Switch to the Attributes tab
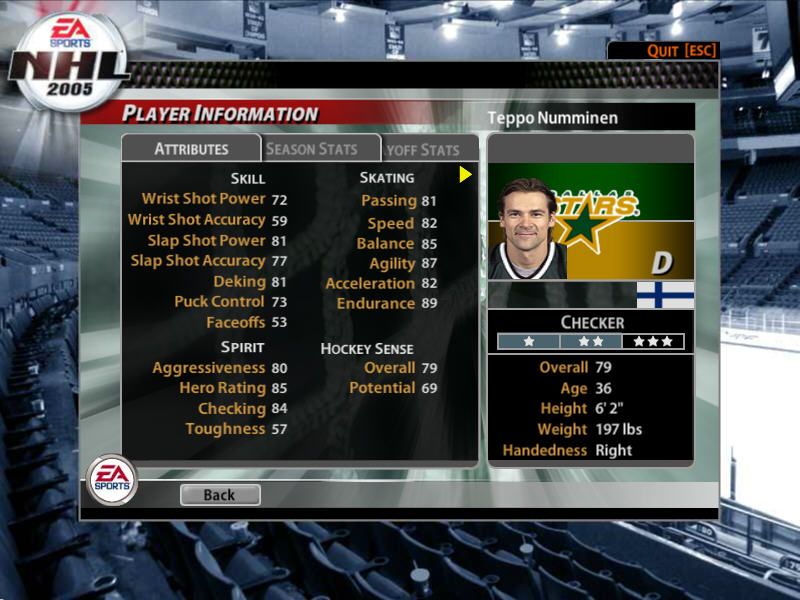 pos(191,149)
